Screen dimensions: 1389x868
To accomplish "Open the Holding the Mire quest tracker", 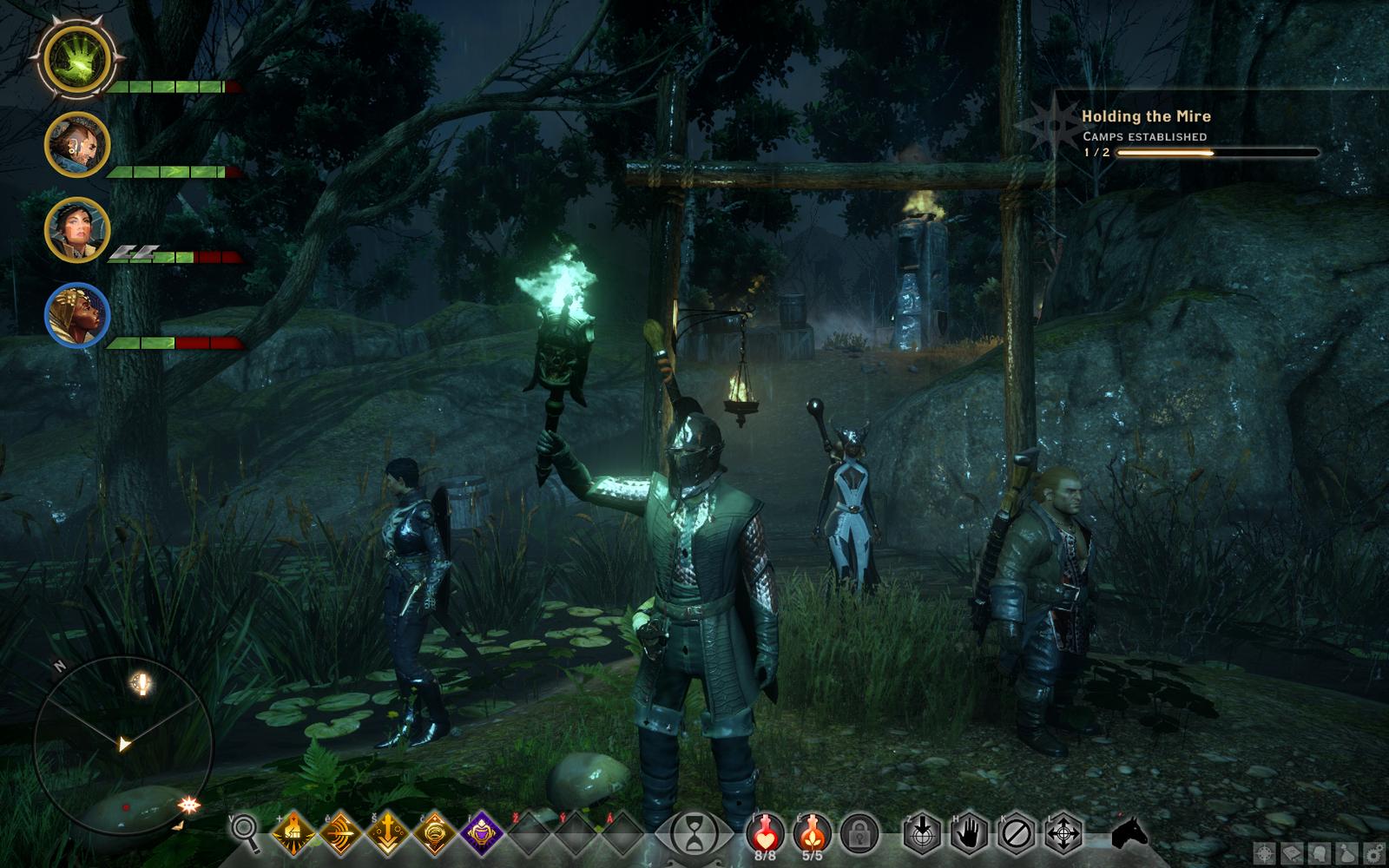I will [x=1145, y=116].
